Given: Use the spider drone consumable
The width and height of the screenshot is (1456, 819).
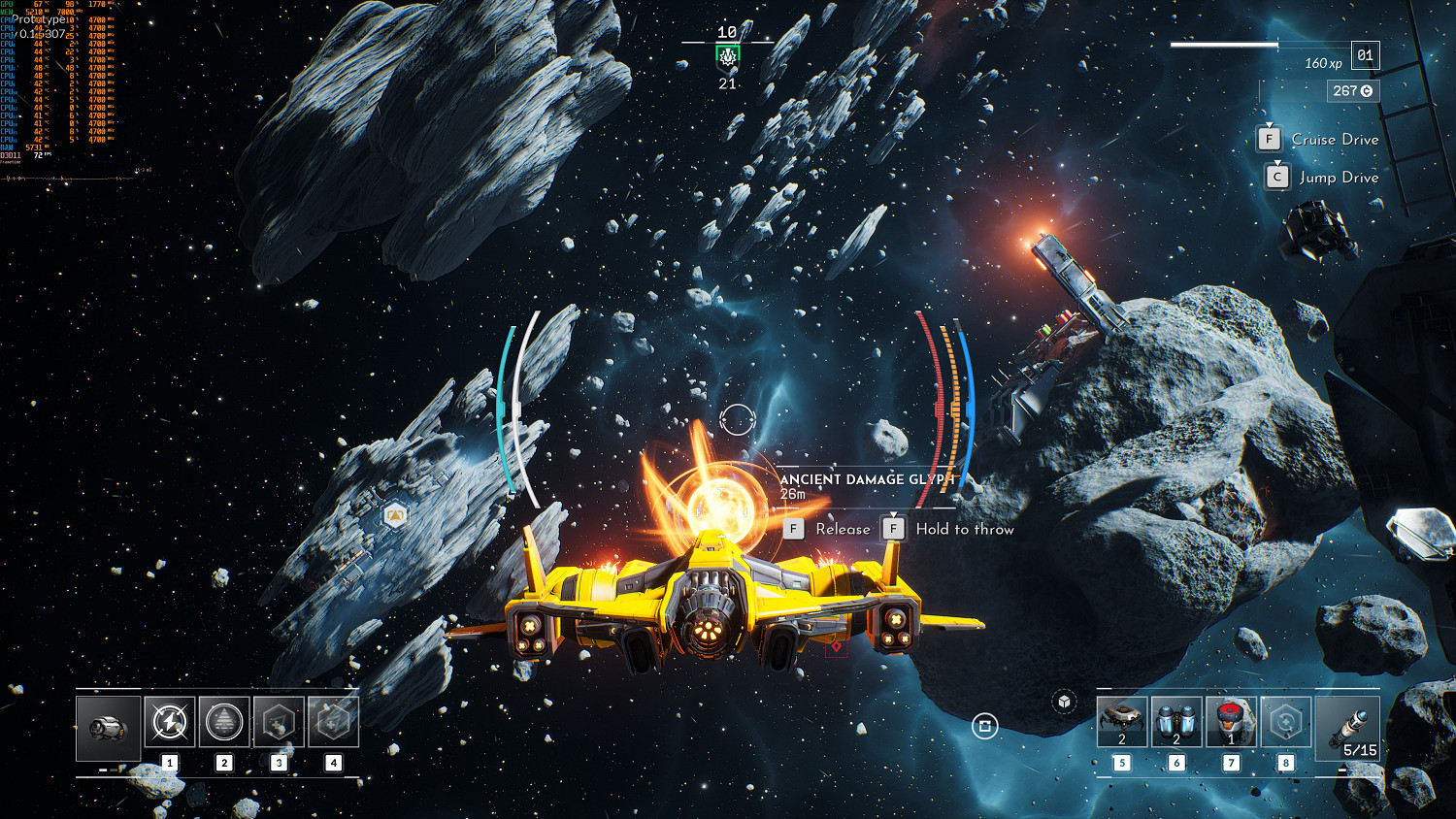Looking at the screenshot, I should pyautogui.click(x=1122, y=722).
